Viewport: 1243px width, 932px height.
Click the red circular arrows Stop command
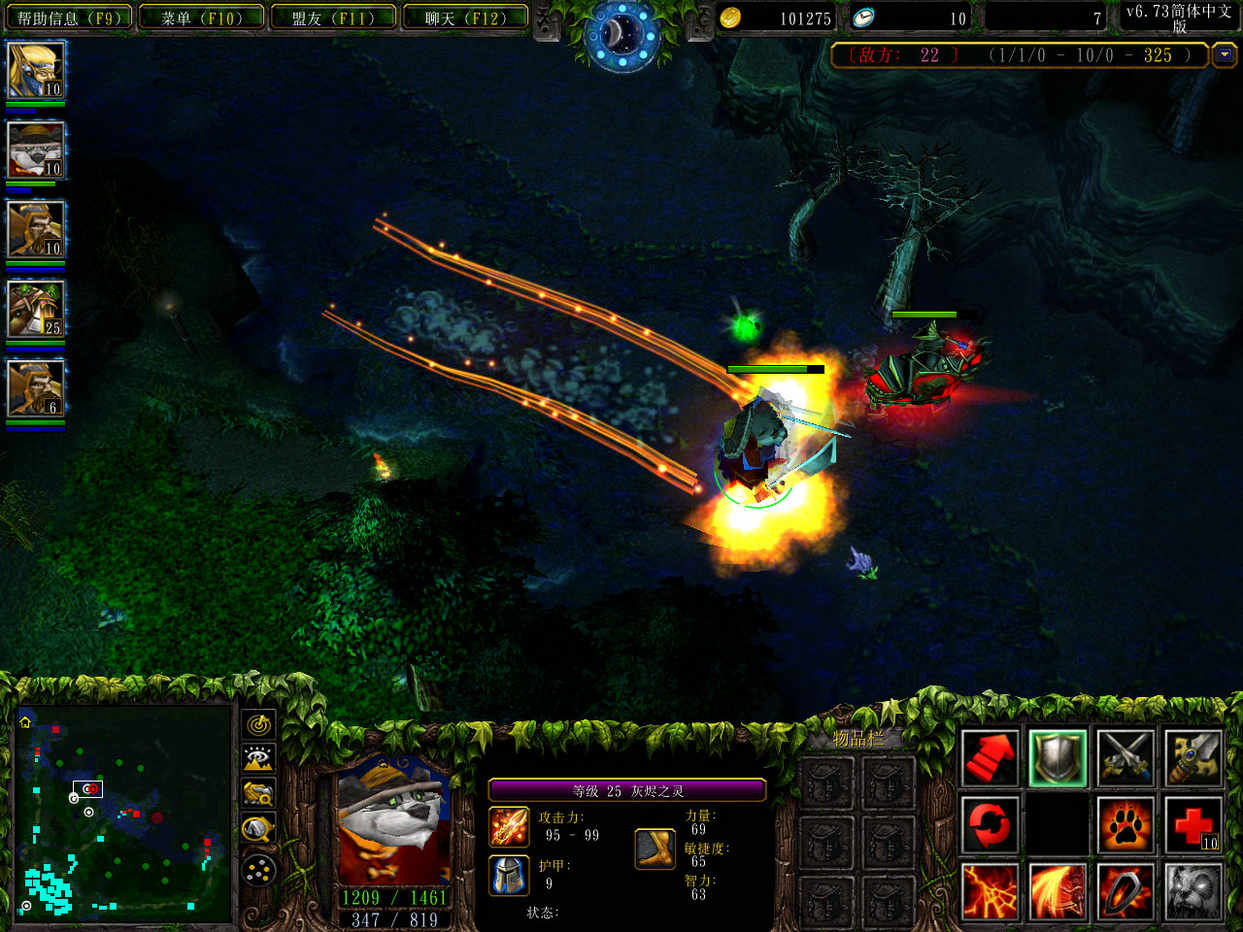990,825
